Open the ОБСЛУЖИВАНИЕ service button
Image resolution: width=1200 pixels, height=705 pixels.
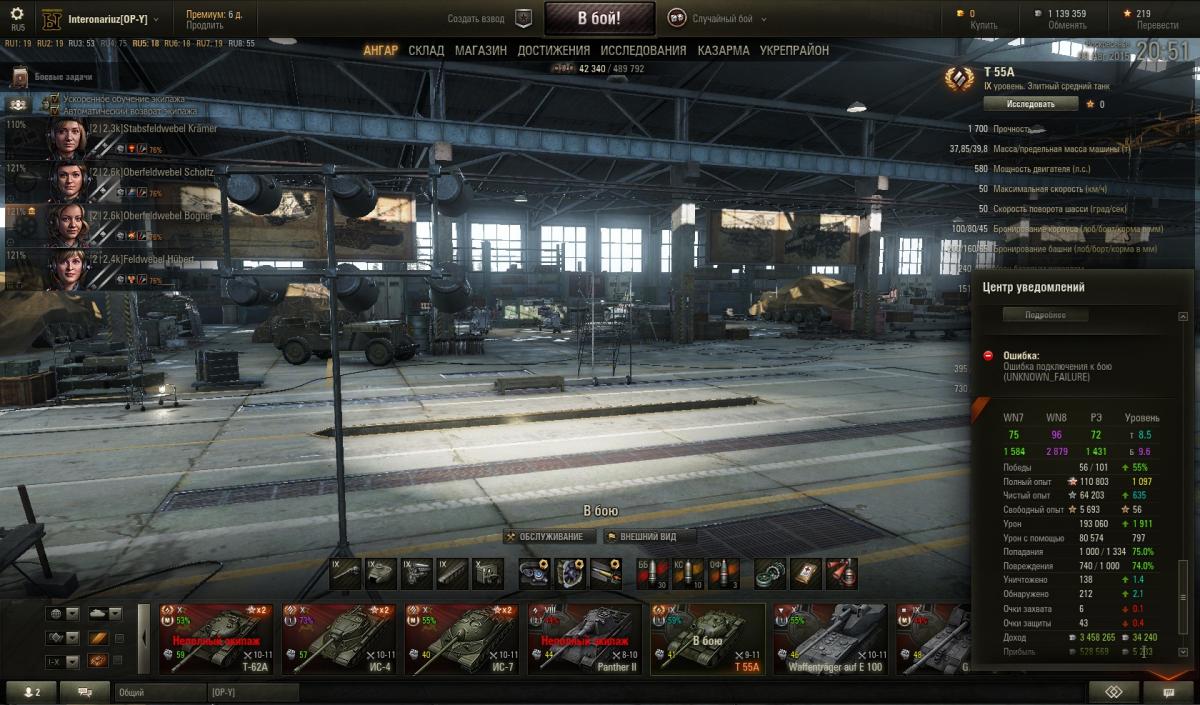point(549,537)
